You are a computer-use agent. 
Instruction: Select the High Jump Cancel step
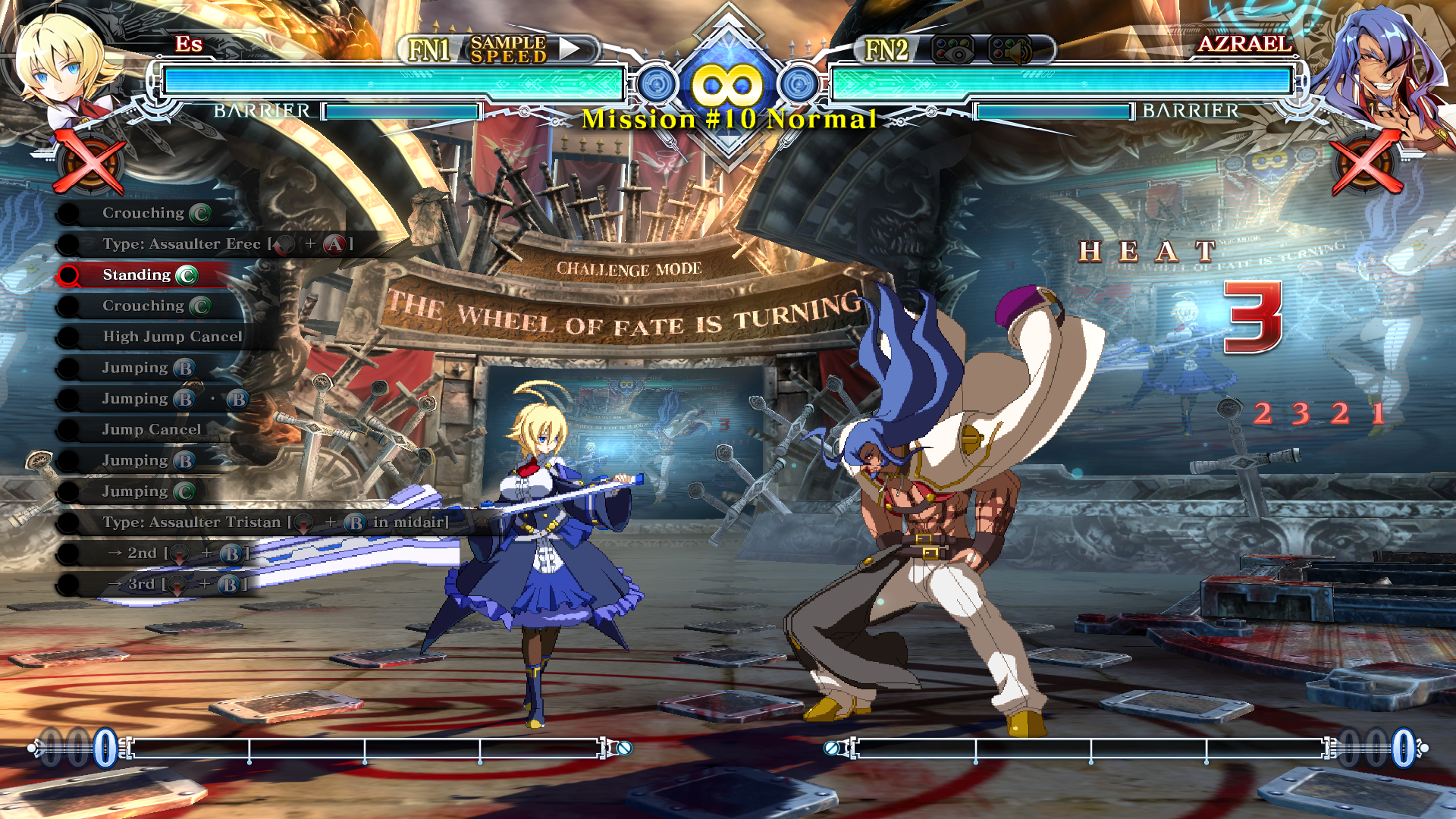(x=172, y=337)
